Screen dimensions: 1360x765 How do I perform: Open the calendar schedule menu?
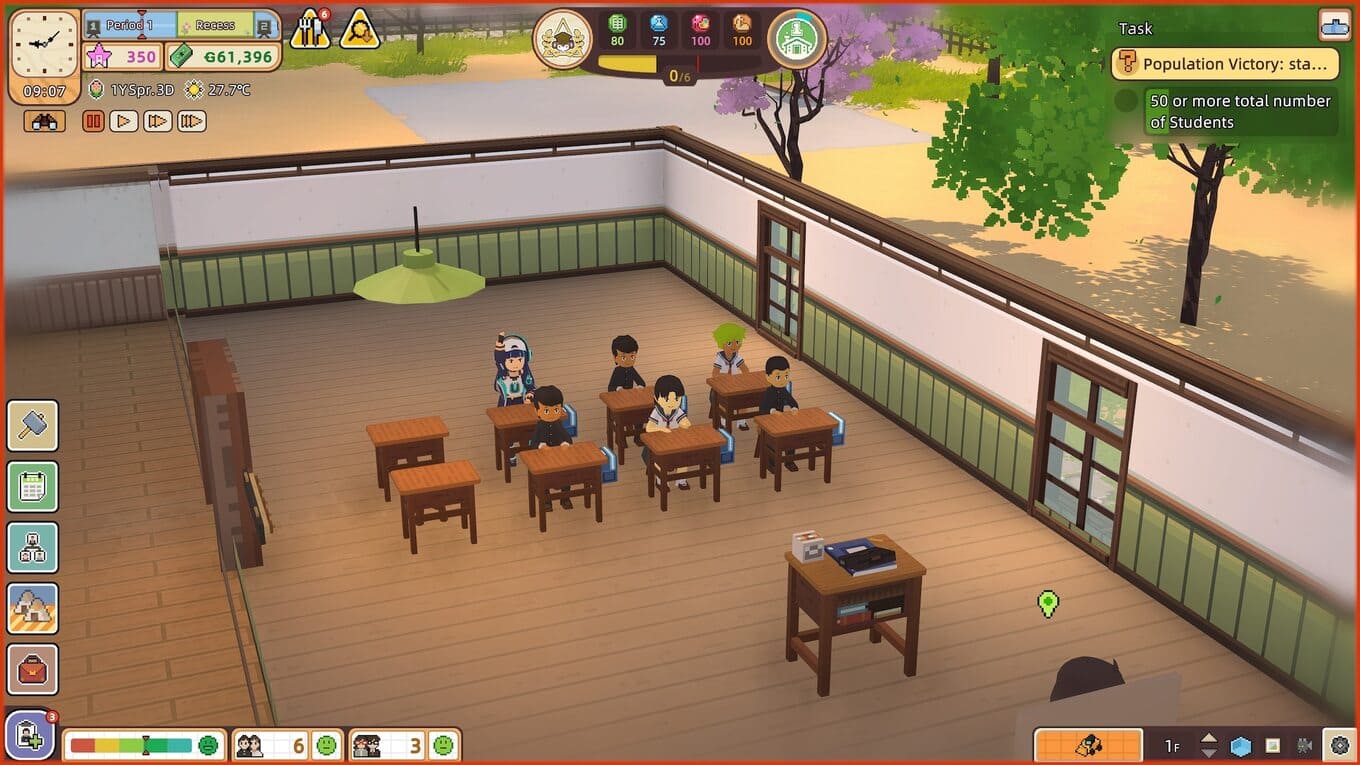click(x=33, y=487)
